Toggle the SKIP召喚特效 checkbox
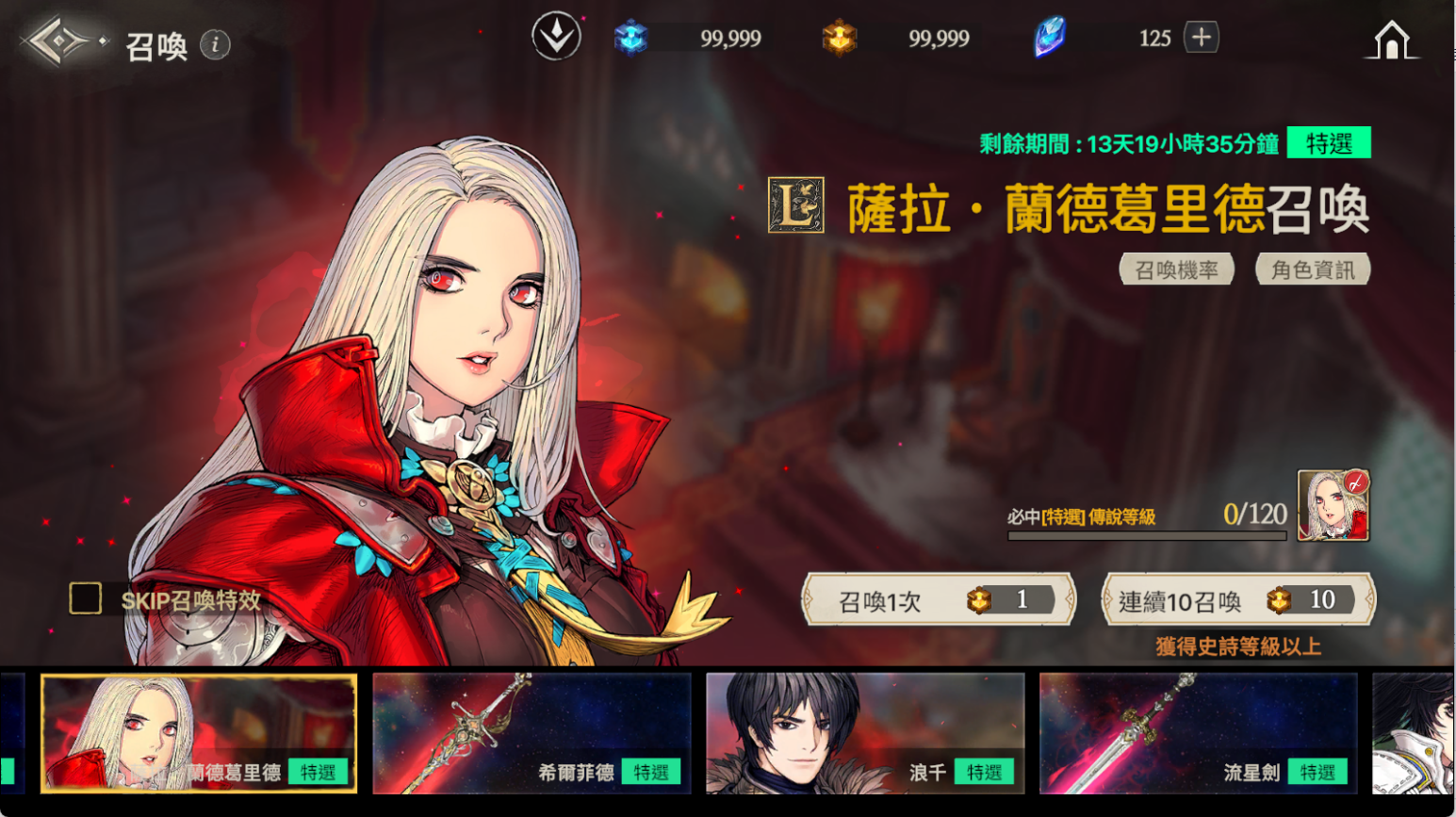1456x817 pixels. pos(86,598)
